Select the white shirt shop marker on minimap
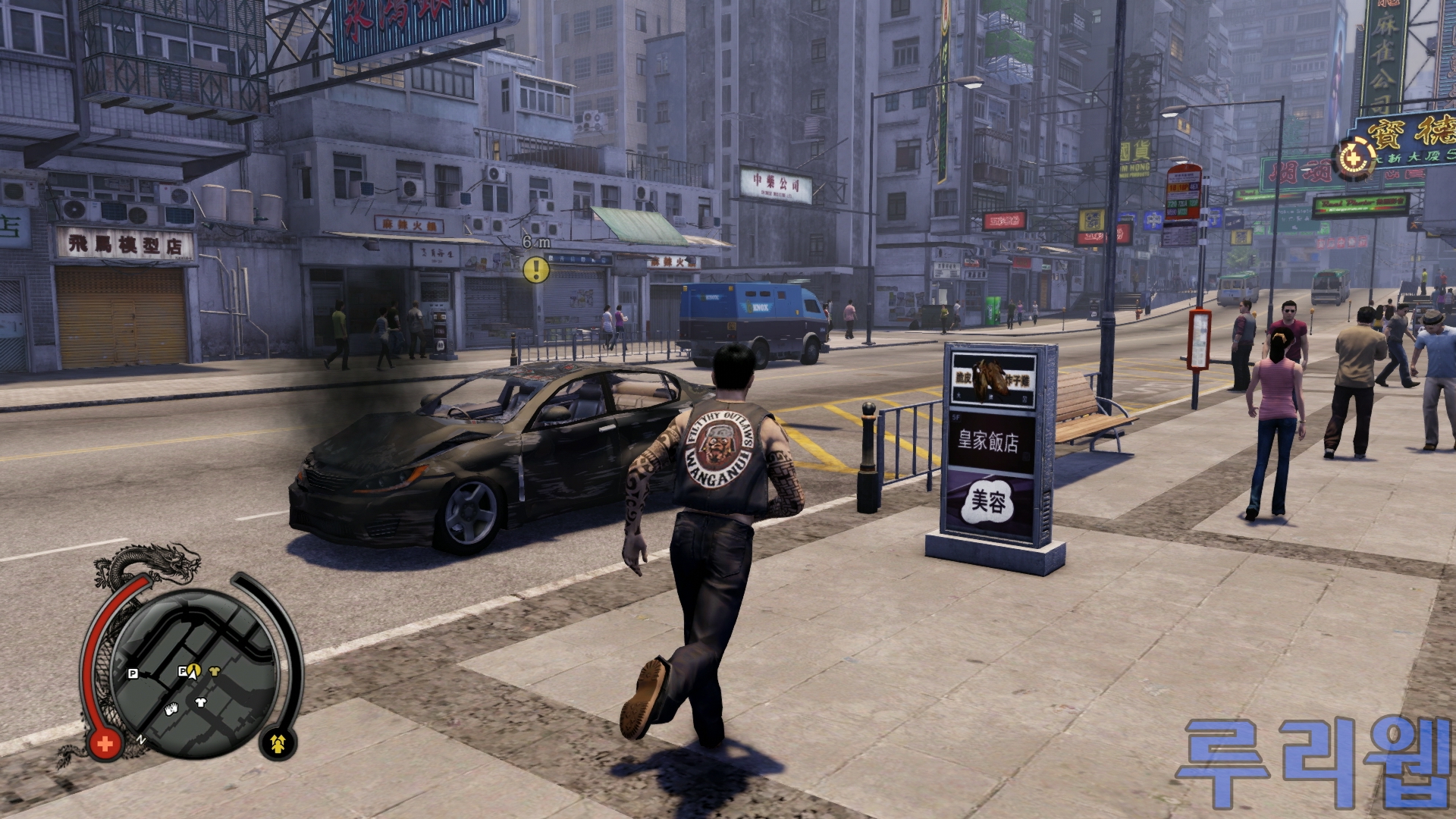 click(x=201, y=702)
